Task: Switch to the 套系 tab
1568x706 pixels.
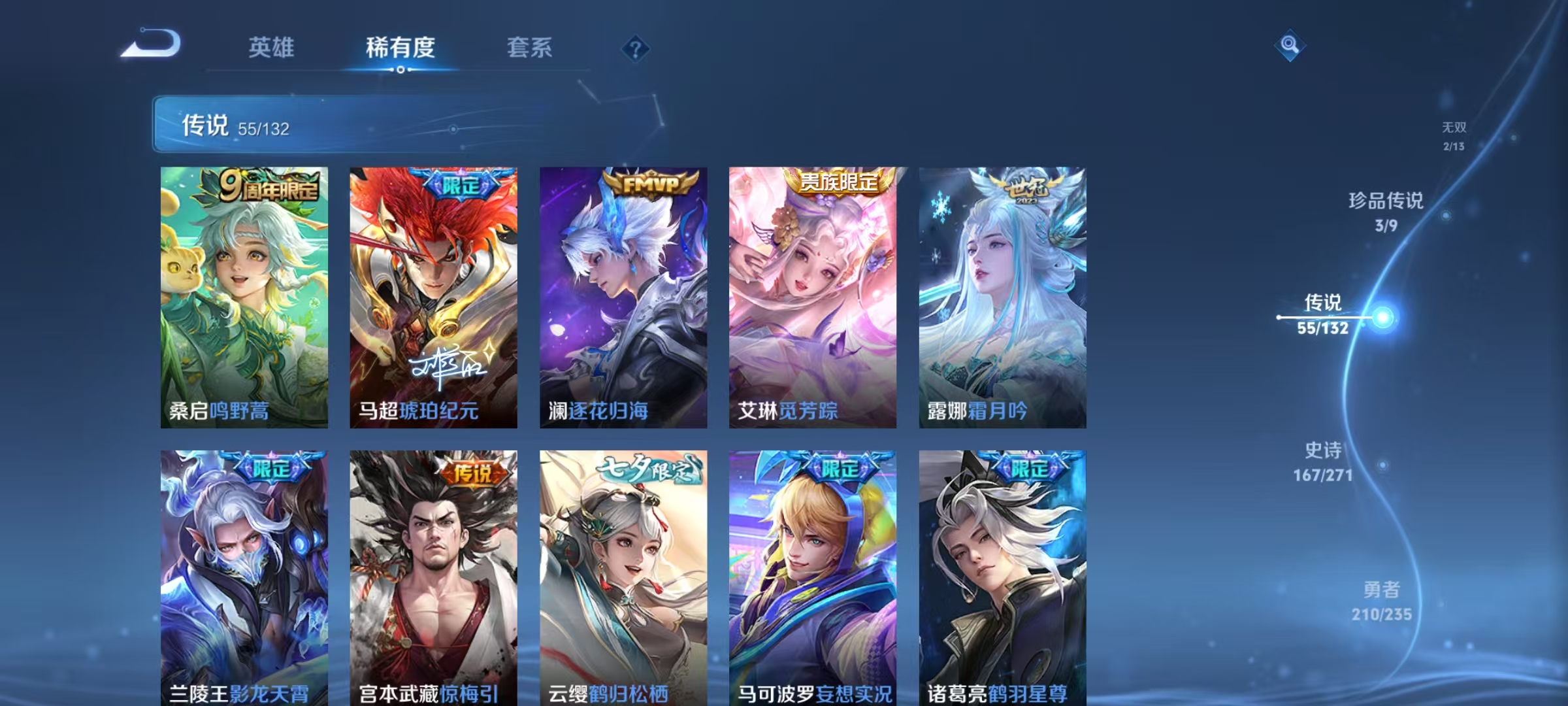Action: (x=531, y=47)
